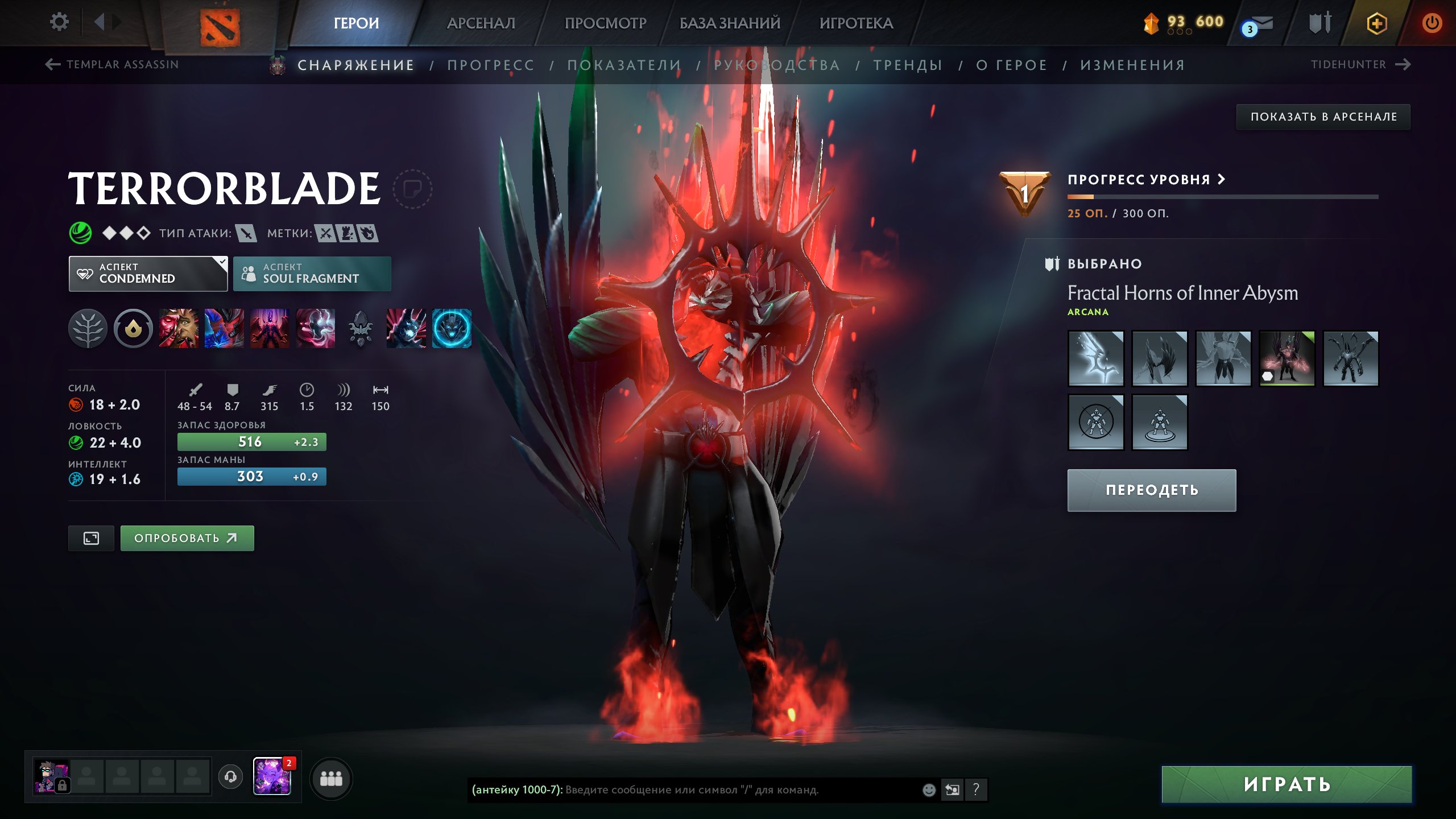Screen dimensions: 1456x819
Task: Open the CONDEMNED aspect dropdown
Action: pyautogui.click(x=148, y=274)
